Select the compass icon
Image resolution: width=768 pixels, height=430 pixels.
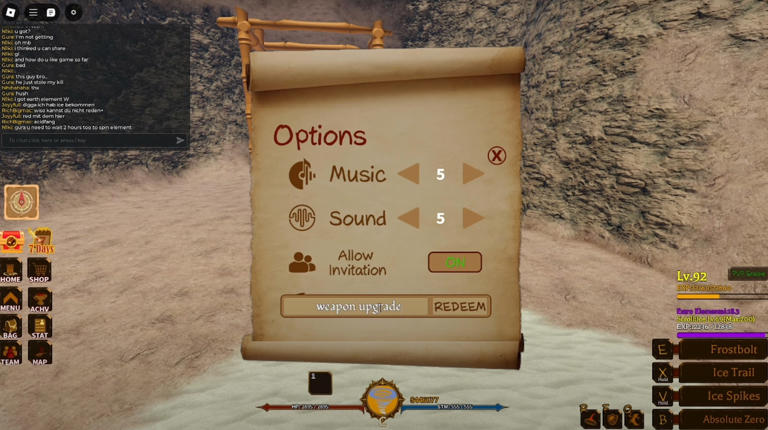(21, 202)
